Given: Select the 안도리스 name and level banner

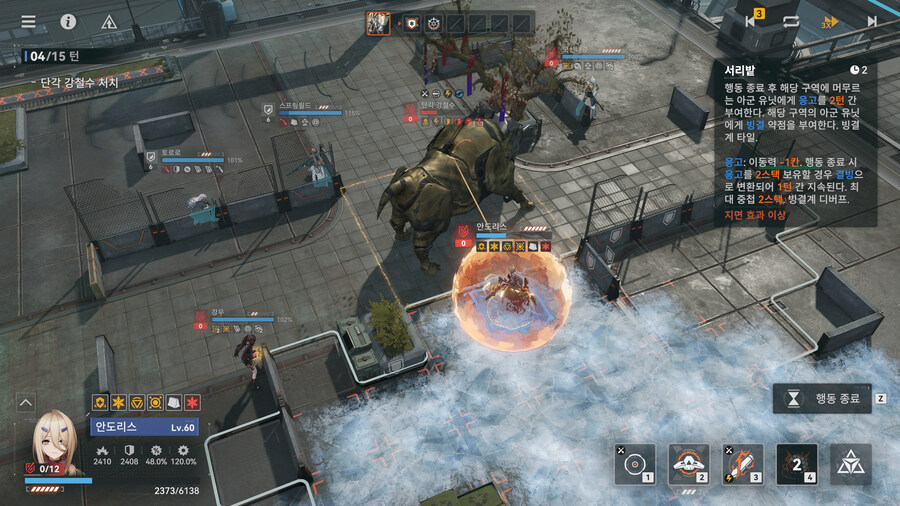Looking at the screenshot, I should 145,427.
